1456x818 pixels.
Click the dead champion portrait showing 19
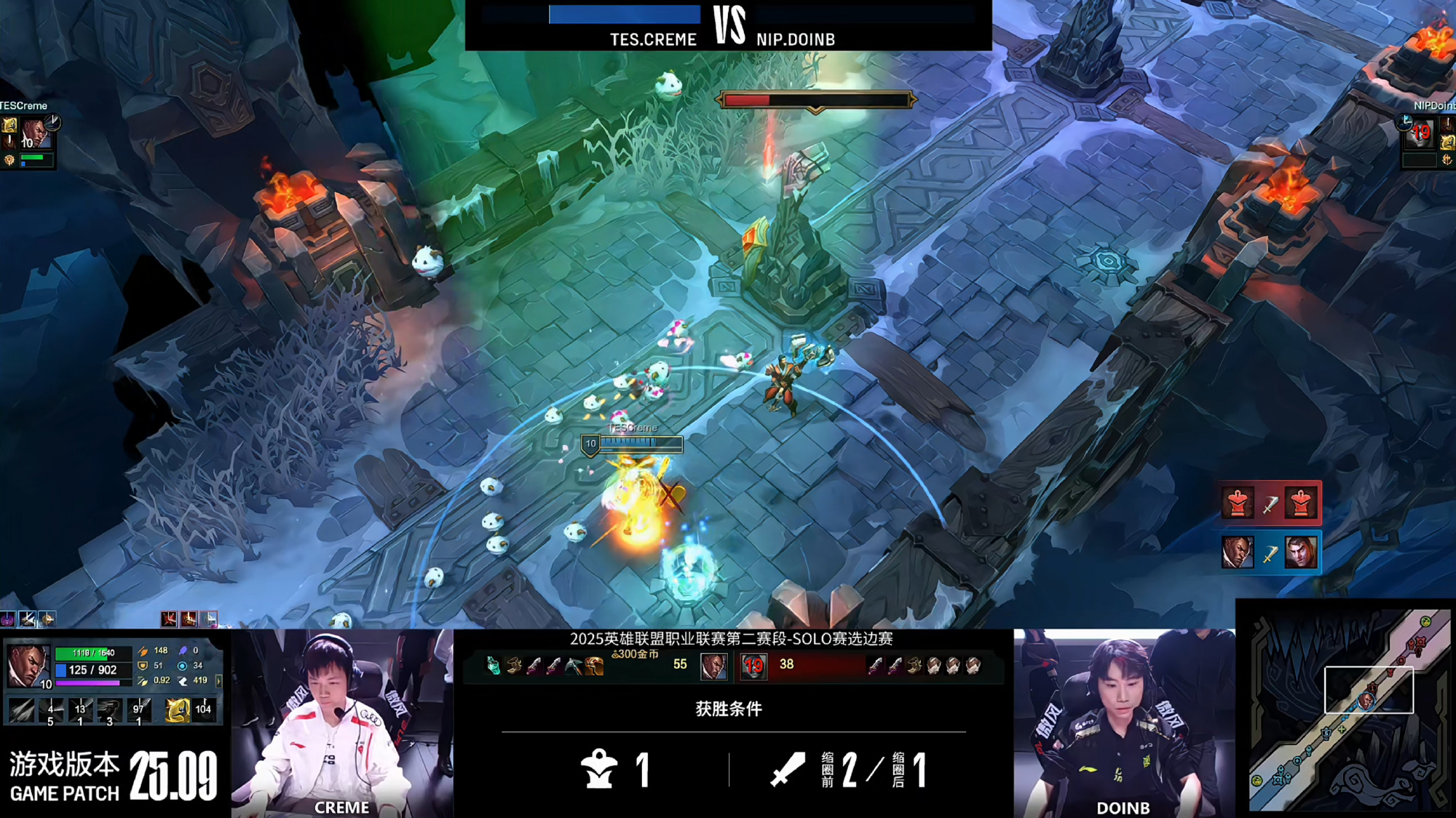pos(753,666)
